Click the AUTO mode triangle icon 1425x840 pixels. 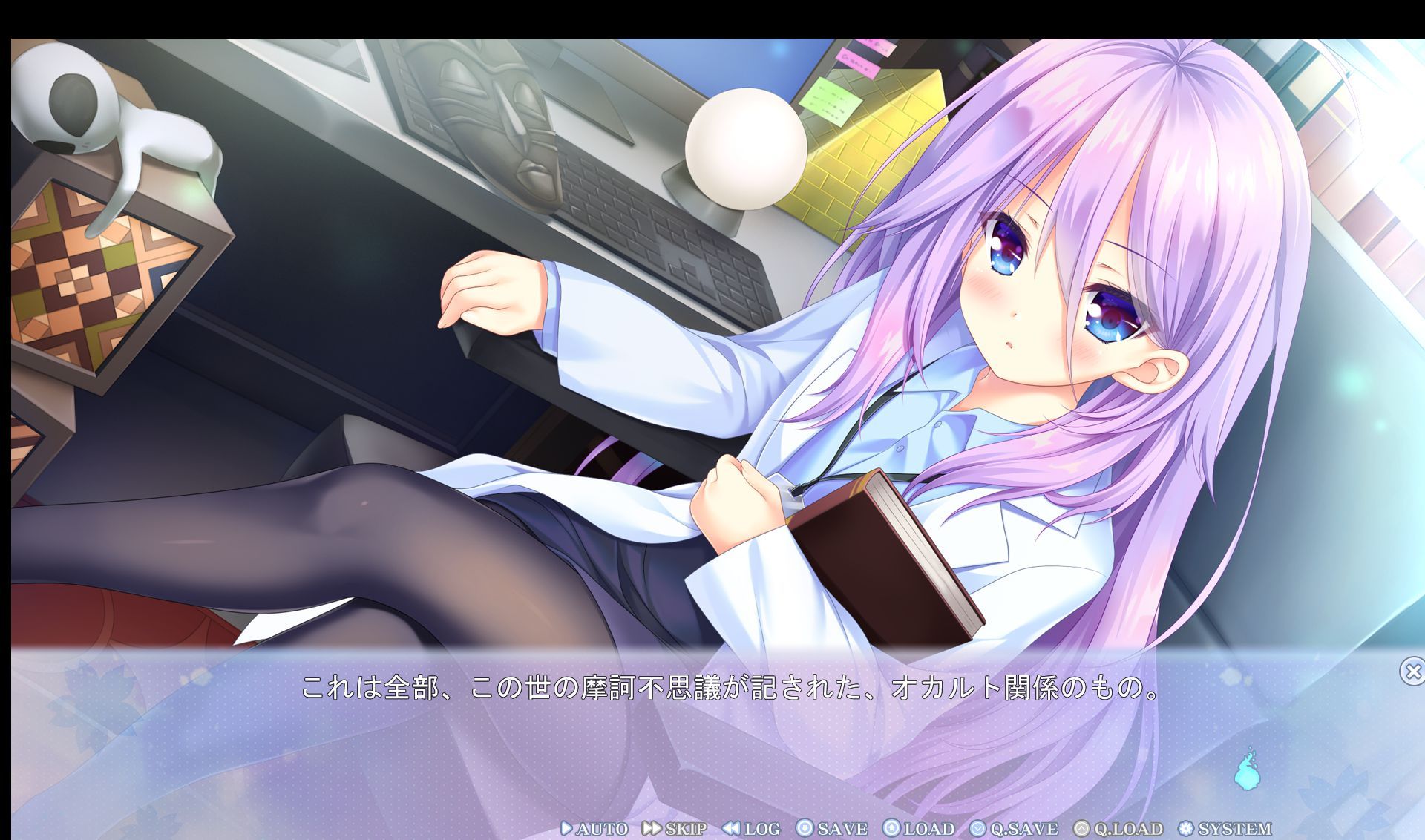coord(567,828)
